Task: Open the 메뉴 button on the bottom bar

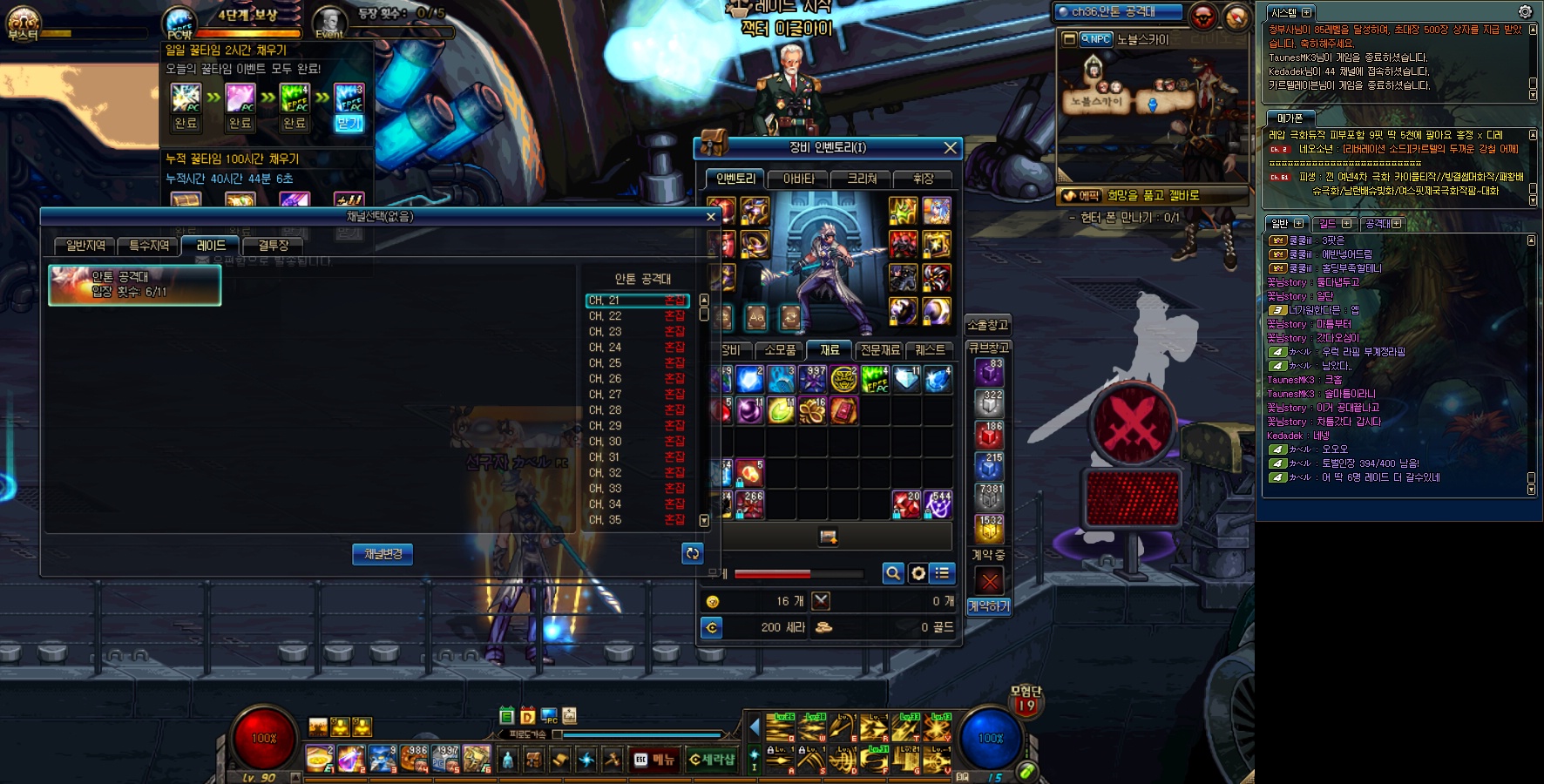Action: [x=654, y=760]
